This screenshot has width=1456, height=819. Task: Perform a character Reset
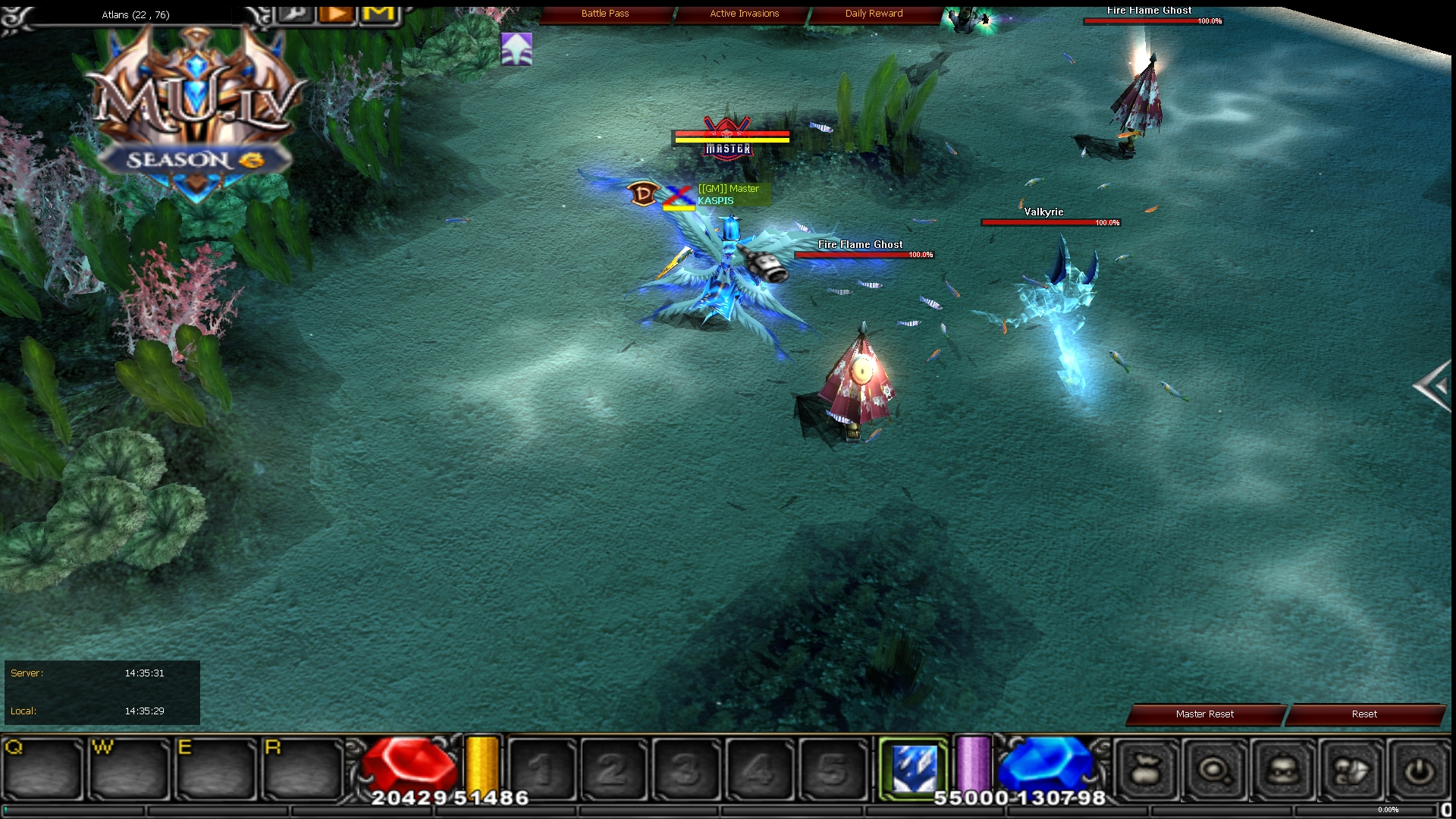(1363, 714)
